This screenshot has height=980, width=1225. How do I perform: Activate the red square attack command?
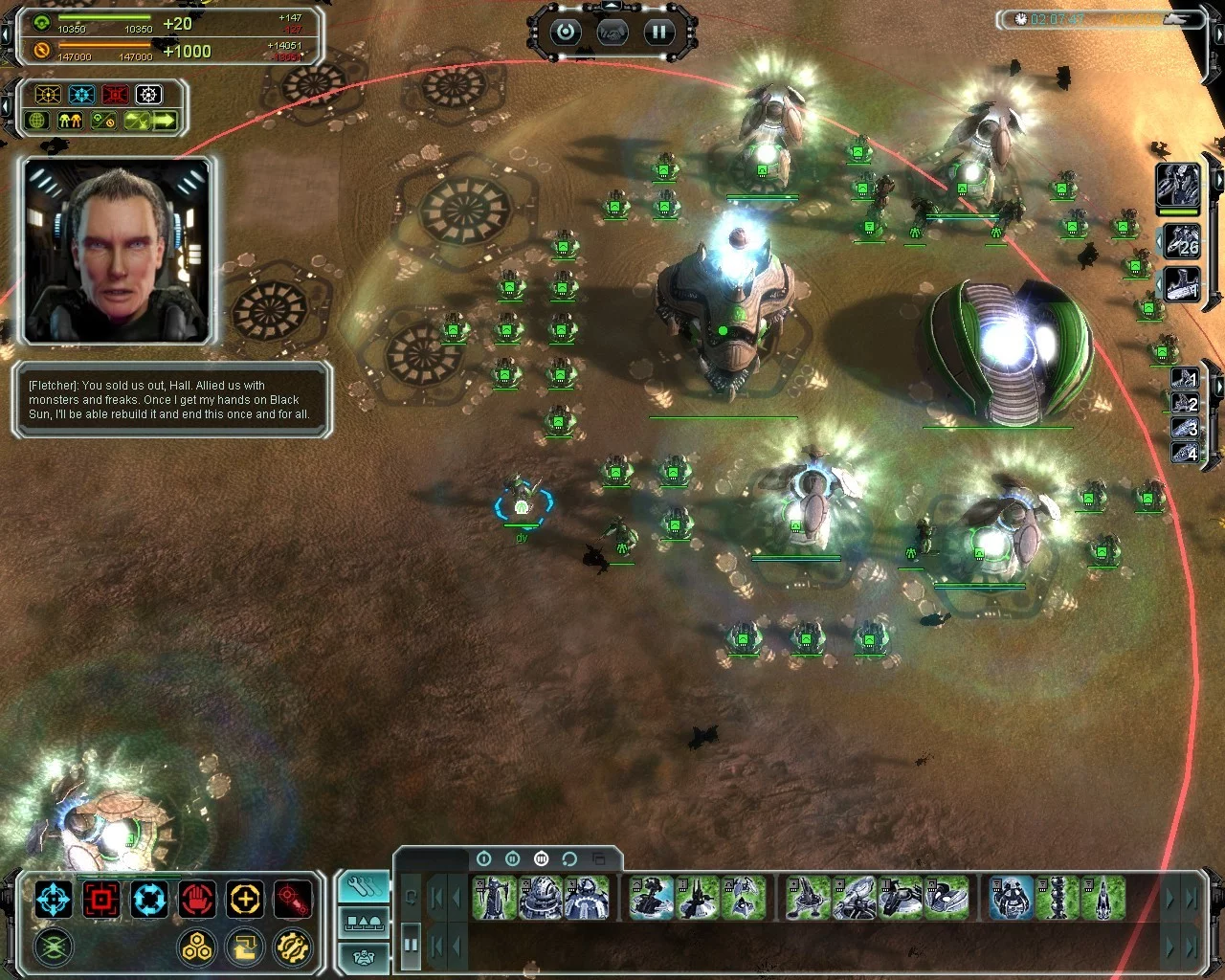tap(101, 900)
